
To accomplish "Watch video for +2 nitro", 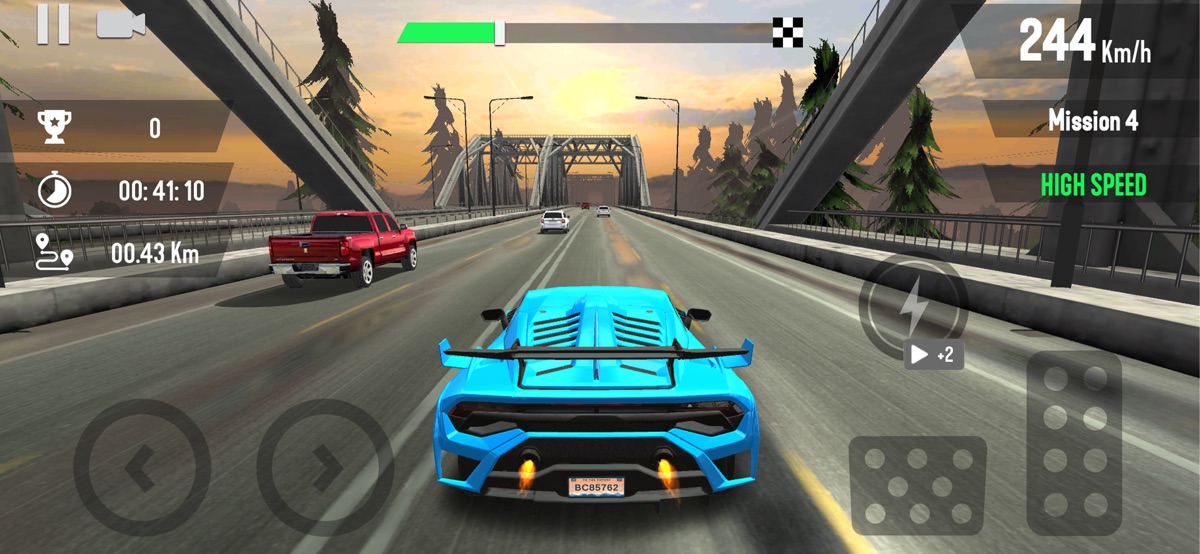I will [934, 355].
